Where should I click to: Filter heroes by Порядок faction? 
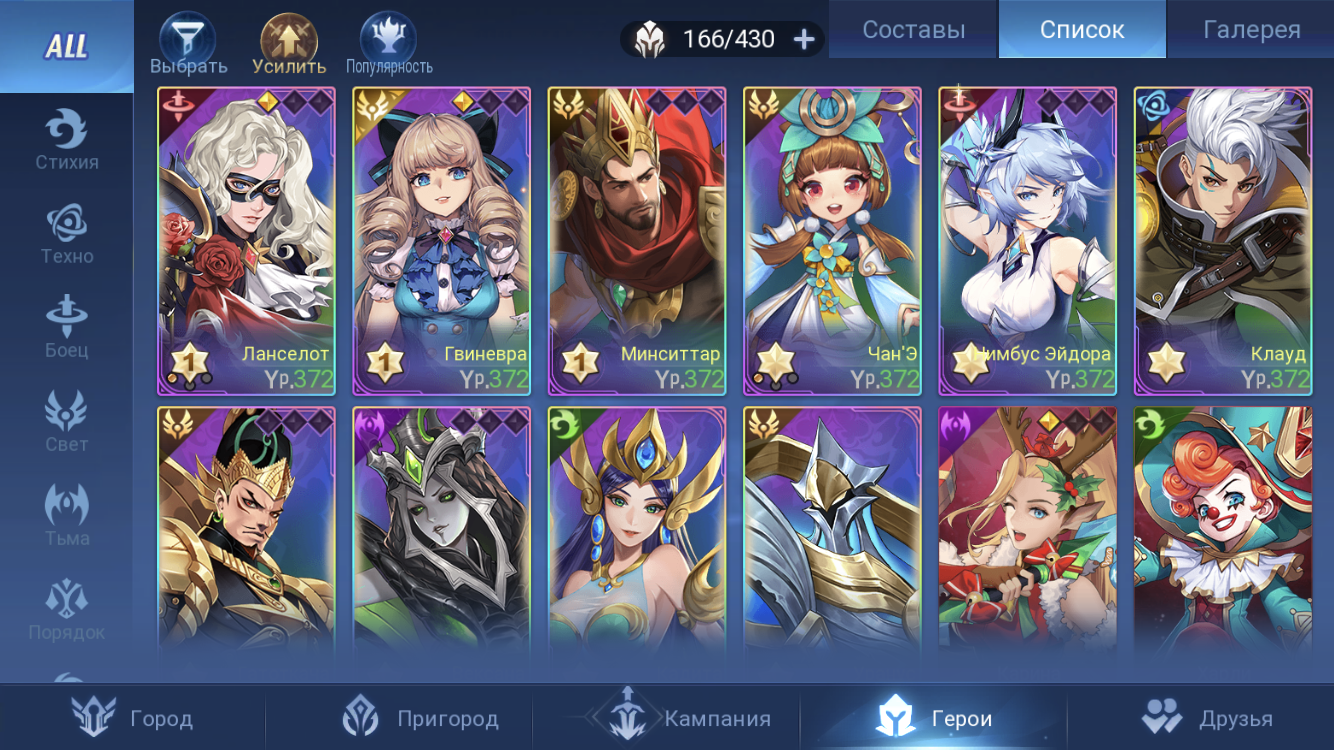pyautogui.click(x=67, y=611)
